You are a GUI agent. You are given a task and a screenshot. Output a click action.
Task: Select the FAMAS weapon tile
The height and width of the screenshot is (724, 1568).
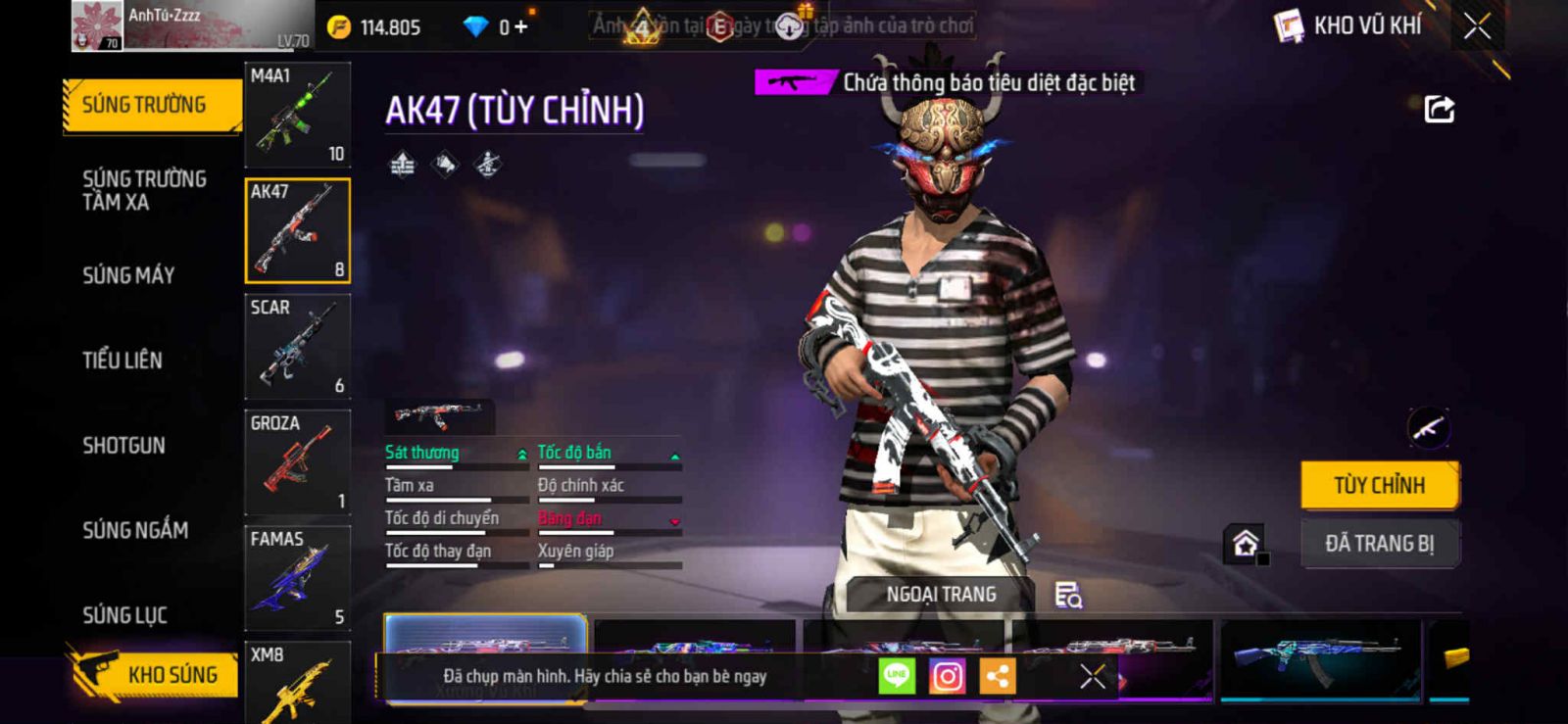(297, 577)
